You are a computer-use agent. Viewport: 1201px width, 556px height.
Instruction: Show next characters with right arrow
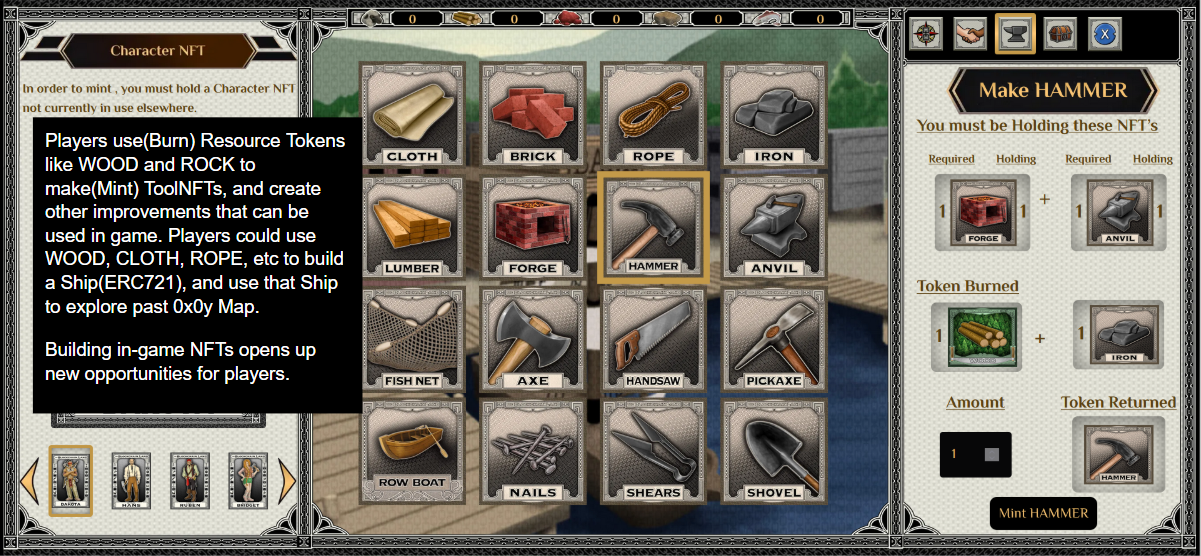click(x=288, y=481)
